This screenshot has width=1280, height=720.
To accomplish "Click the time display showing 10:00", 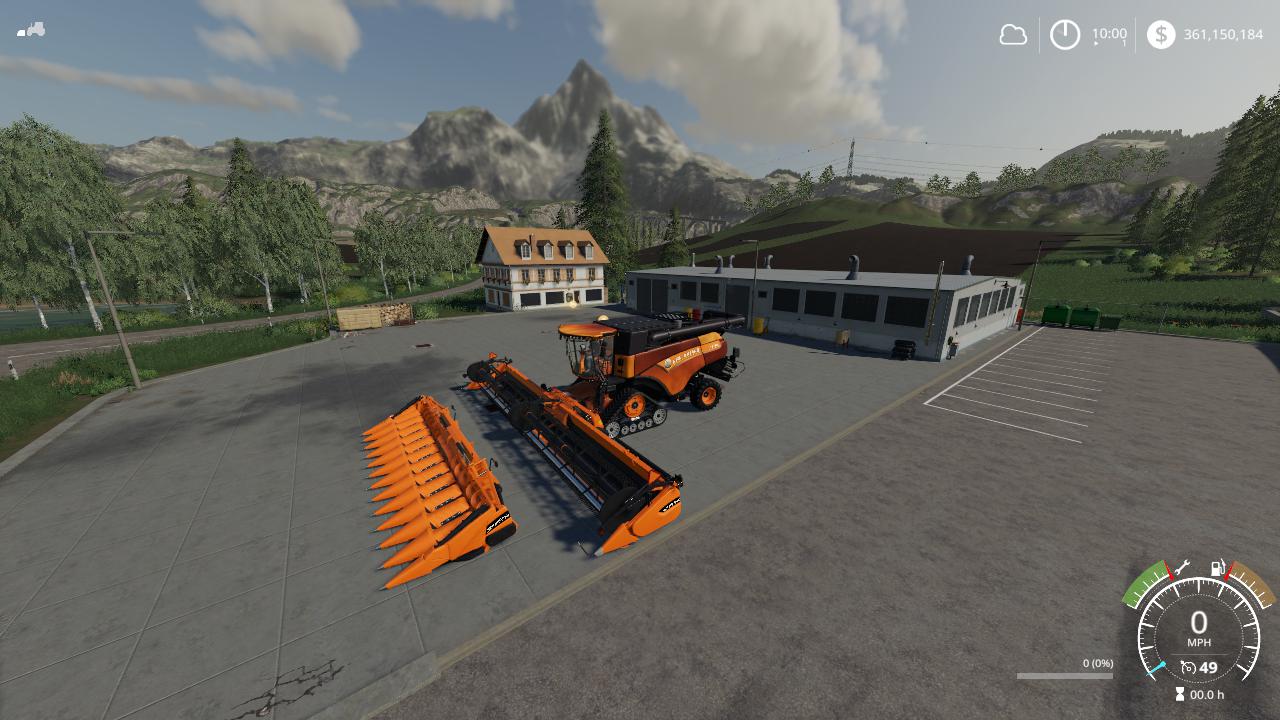I will [1110, 33].
